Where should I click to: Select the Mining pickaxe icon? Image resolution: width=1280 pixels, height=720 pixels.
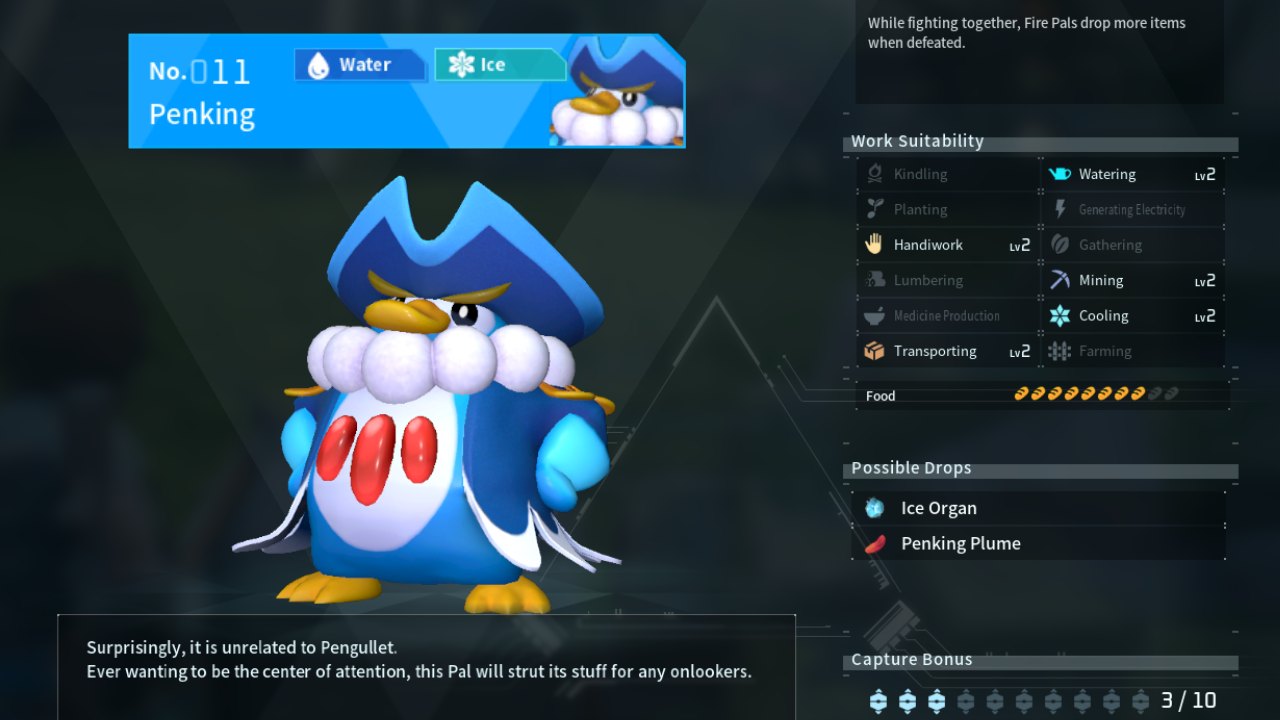tap(1058, 280)
